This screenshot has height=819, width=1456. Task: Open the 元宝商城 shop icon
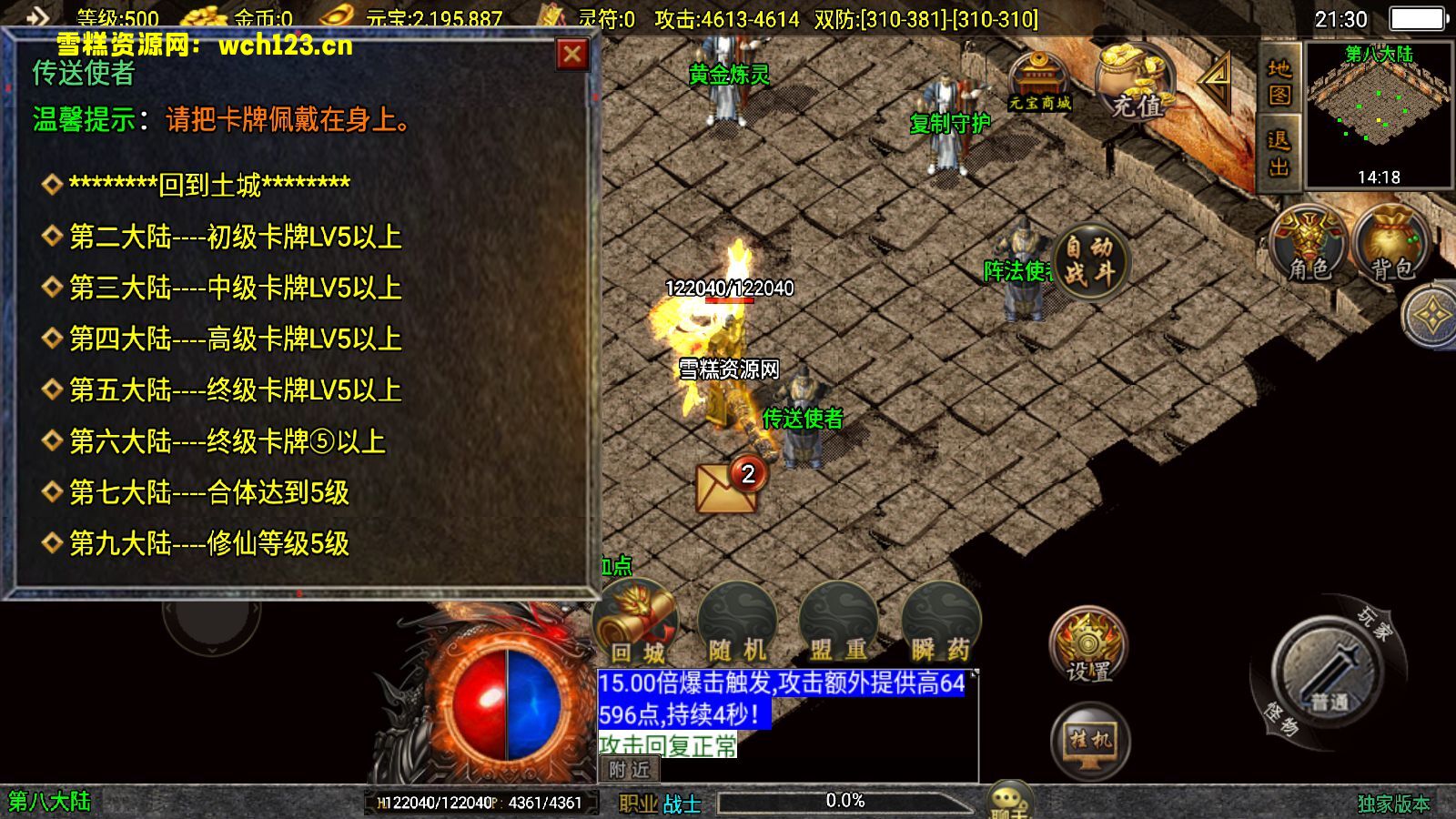1038,82
